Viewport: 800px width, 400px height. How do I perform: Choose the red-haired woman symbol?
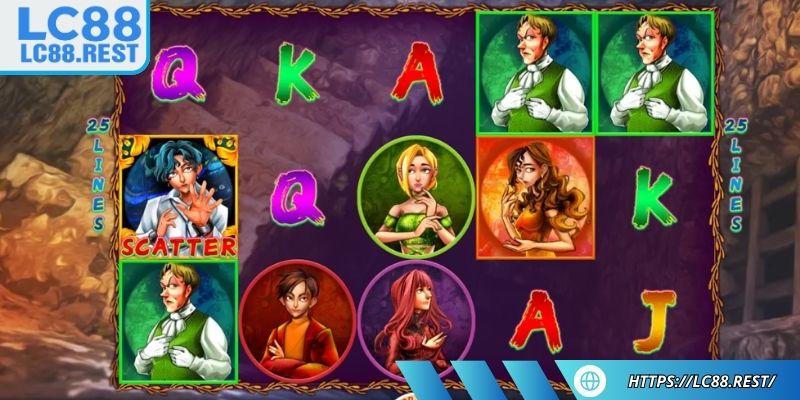[416, 318]
